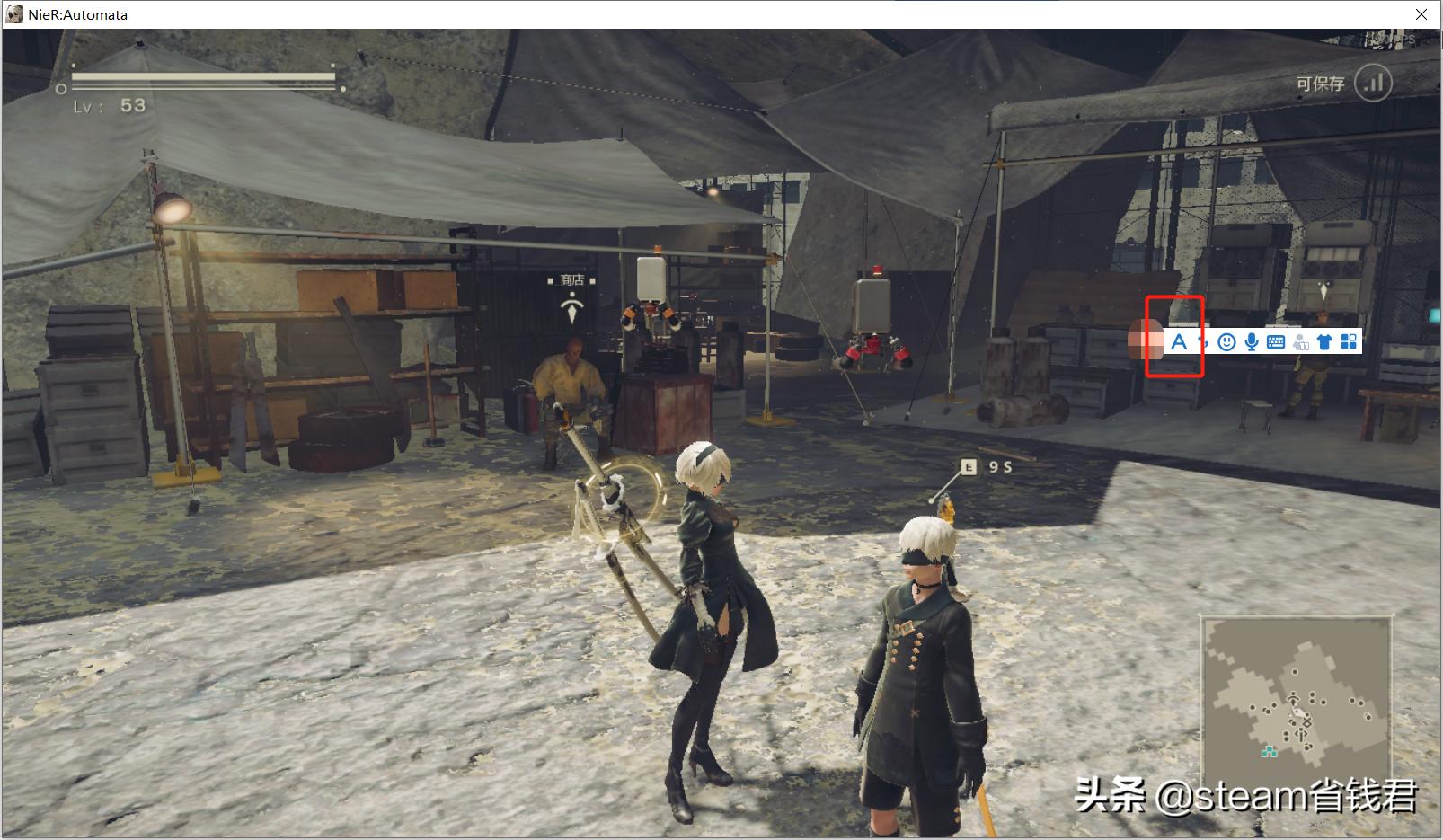The height and width of the screenshot is (840, 1443).
Task: Close the NieR:Automata window
Action: [1421, 14]
